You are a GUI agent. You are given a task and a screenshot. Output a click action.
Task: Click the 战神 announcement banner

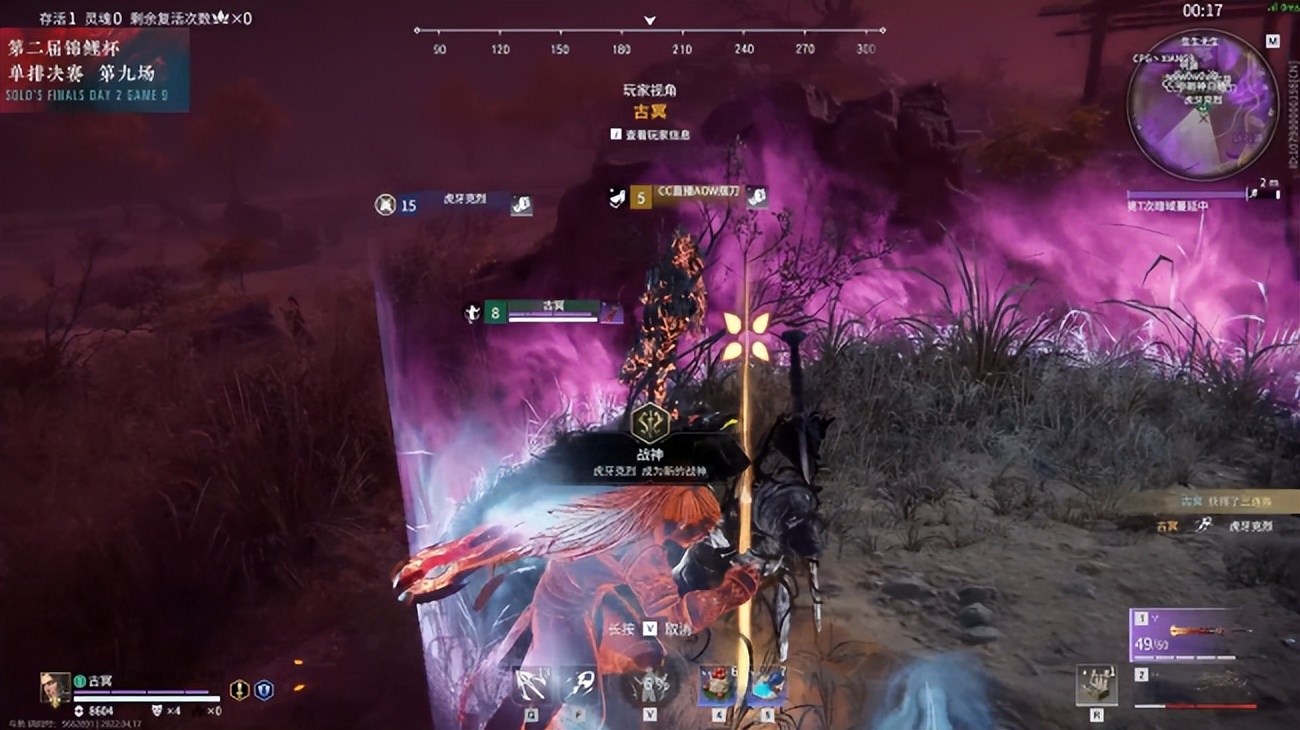click(650, 461)
